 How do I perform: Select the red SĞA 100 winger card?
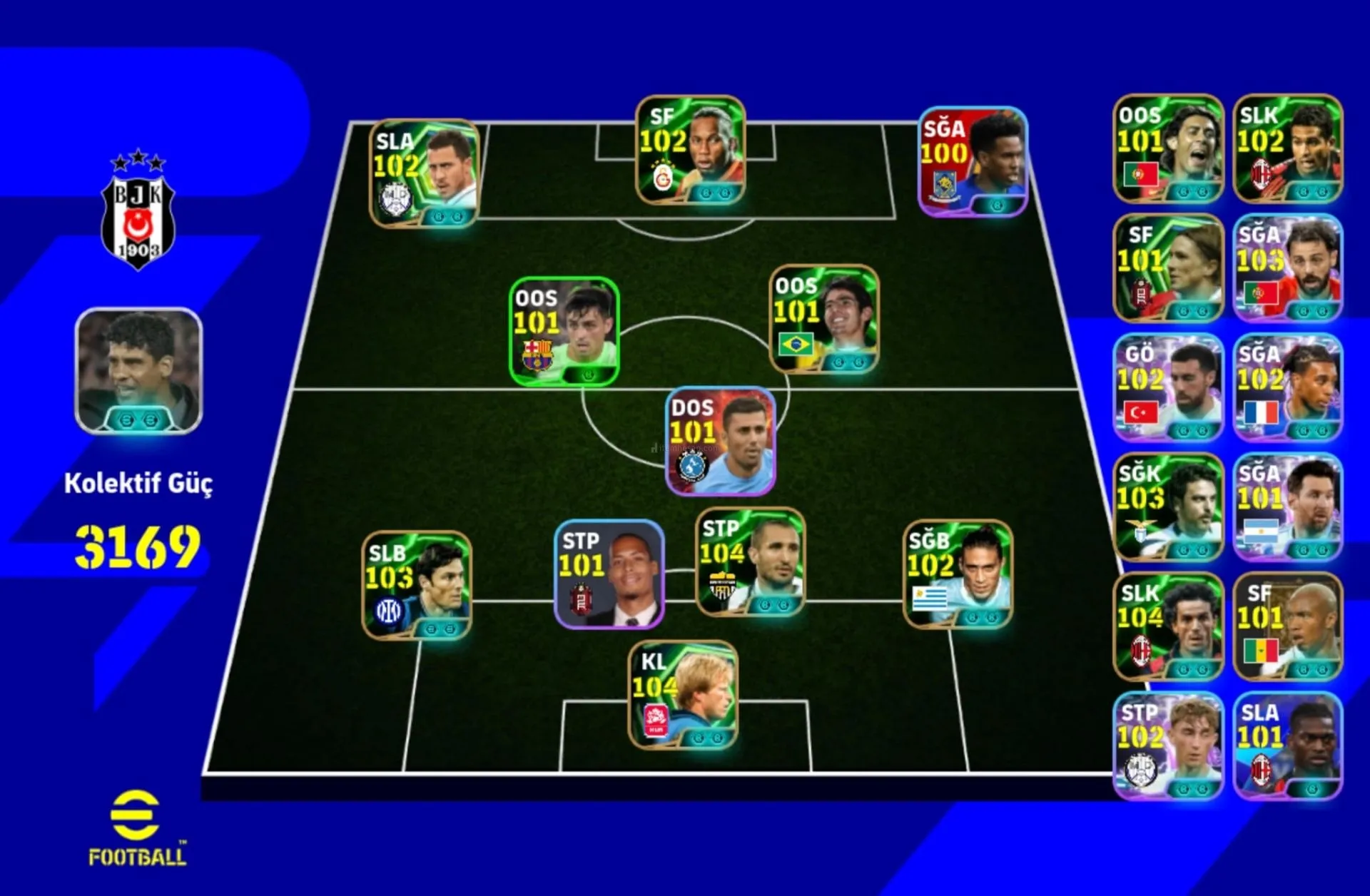tap(972, 162)
